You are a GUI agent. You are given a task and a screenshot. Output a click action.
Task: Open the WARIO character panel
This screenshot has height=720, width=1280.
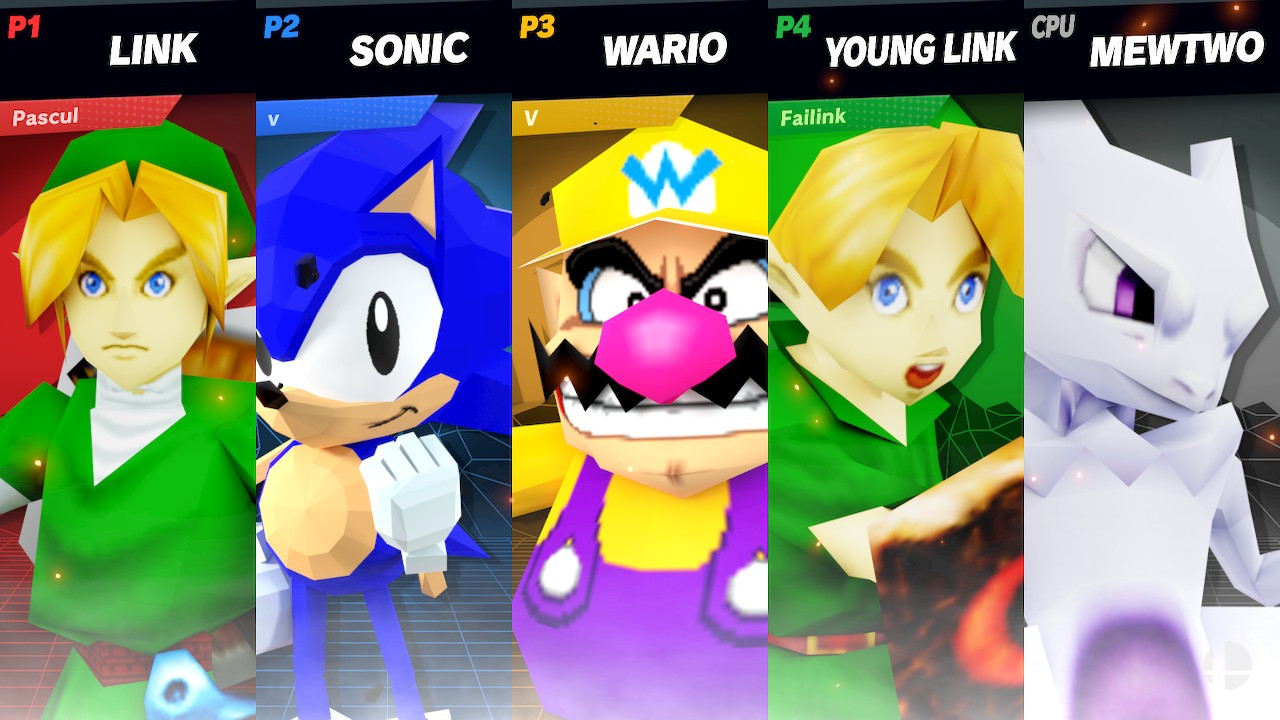(640, 400)
